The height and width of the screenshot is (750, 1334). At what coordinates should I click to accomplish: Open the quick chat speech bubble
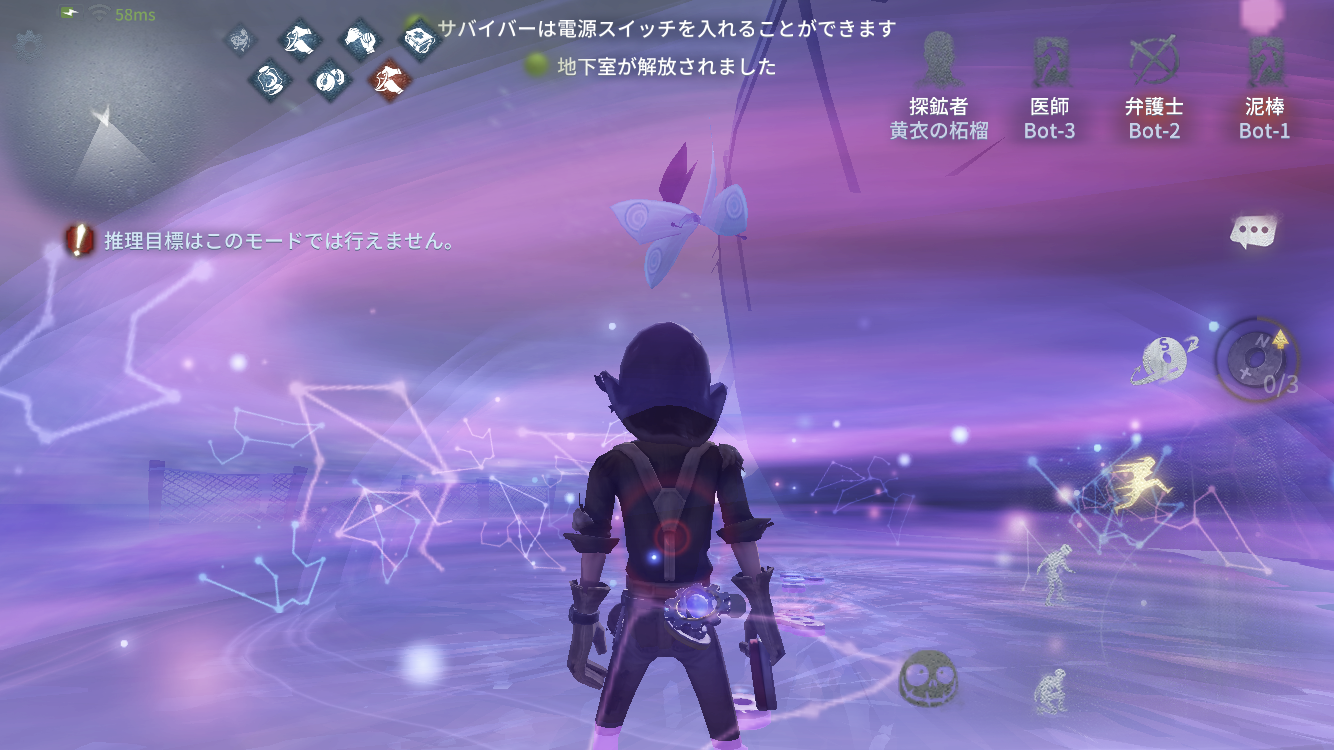(1253, 233)
